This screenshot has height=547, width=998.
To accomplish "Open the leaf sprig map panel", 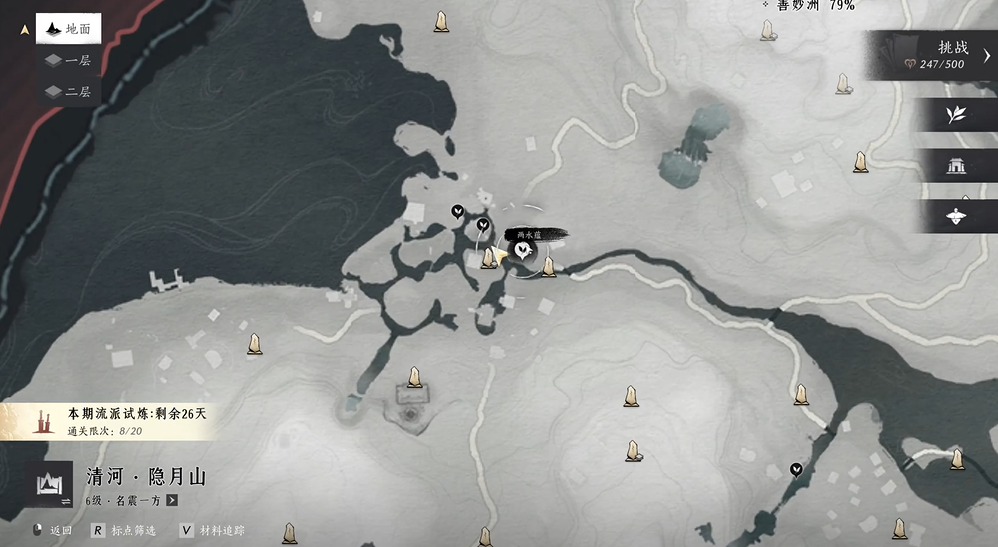I will coord(955,114).
